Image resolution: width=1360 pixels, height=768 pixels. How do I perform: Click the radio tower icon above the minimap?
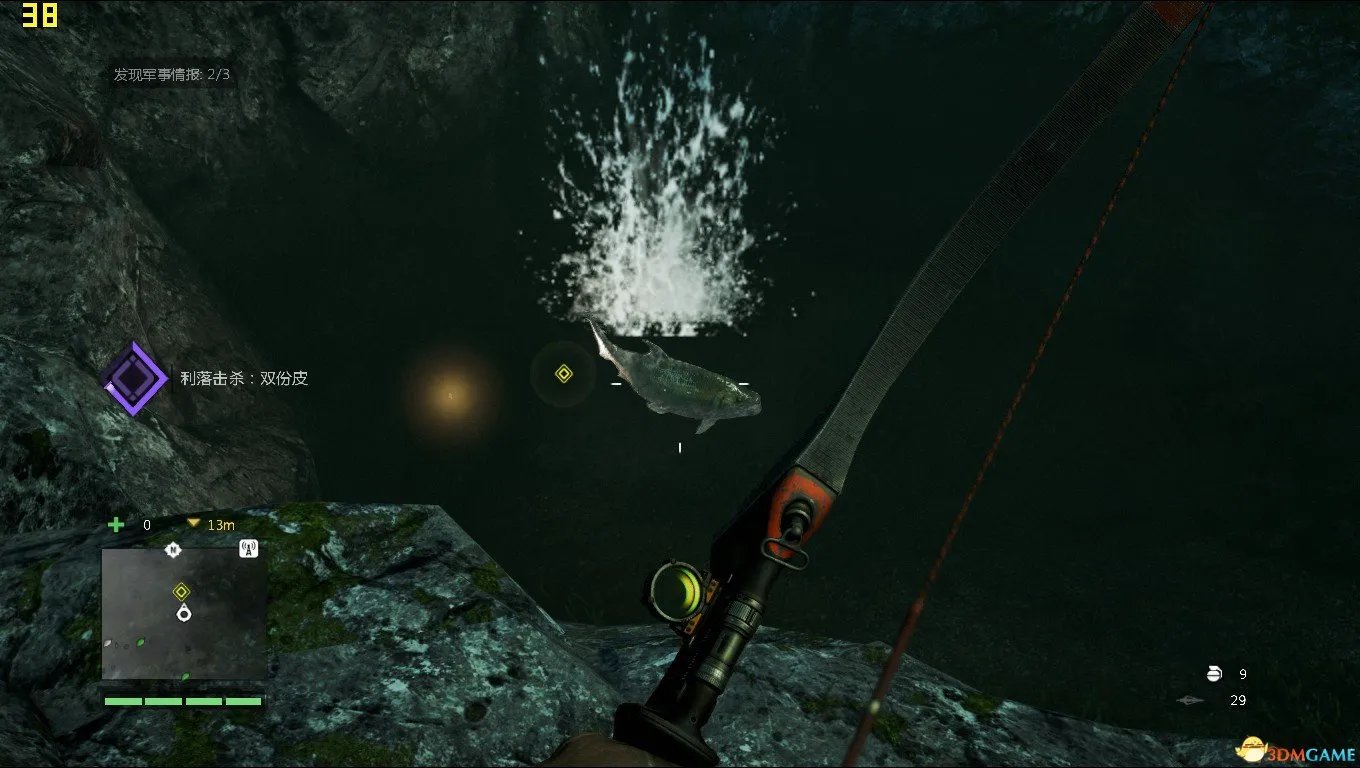click(249, 548)
